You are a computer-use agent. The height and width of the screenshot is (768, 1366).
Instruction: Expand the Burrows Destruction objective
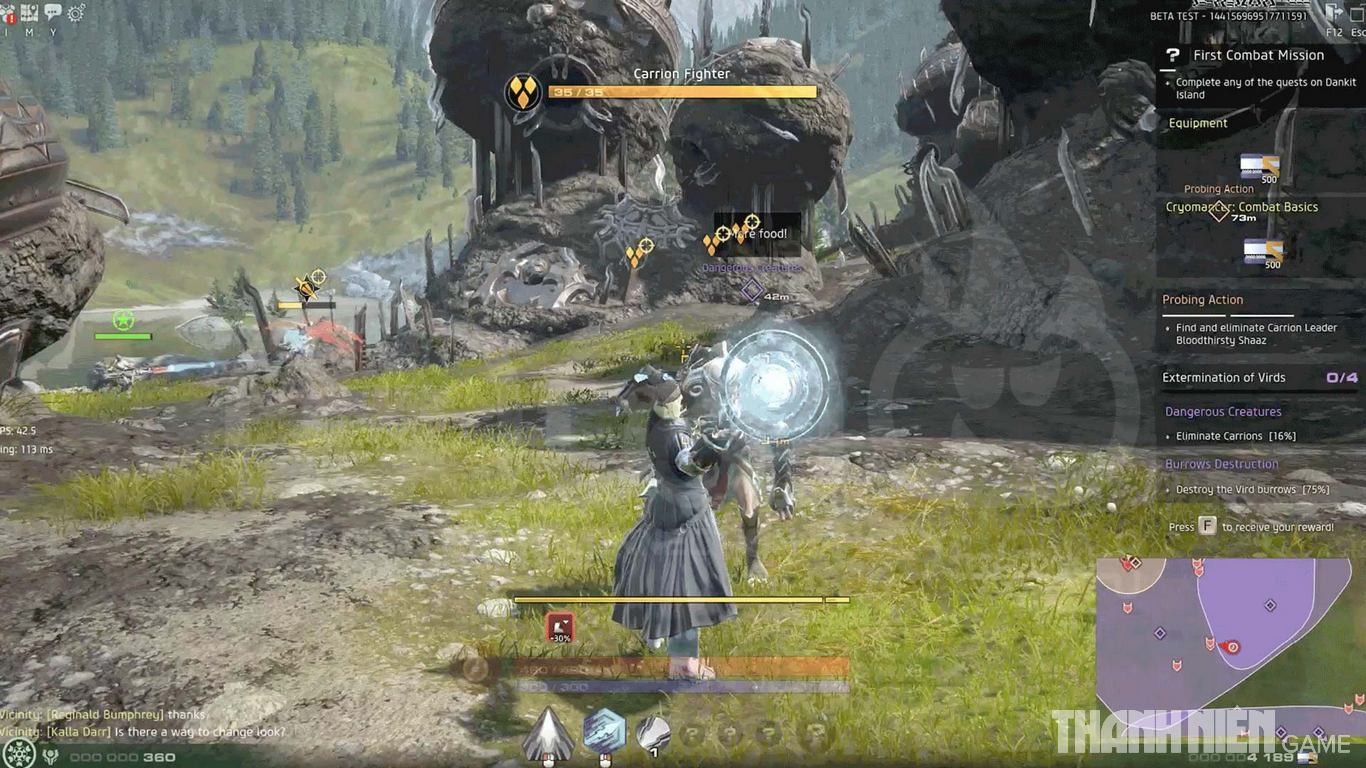[x=1222, y=463]
